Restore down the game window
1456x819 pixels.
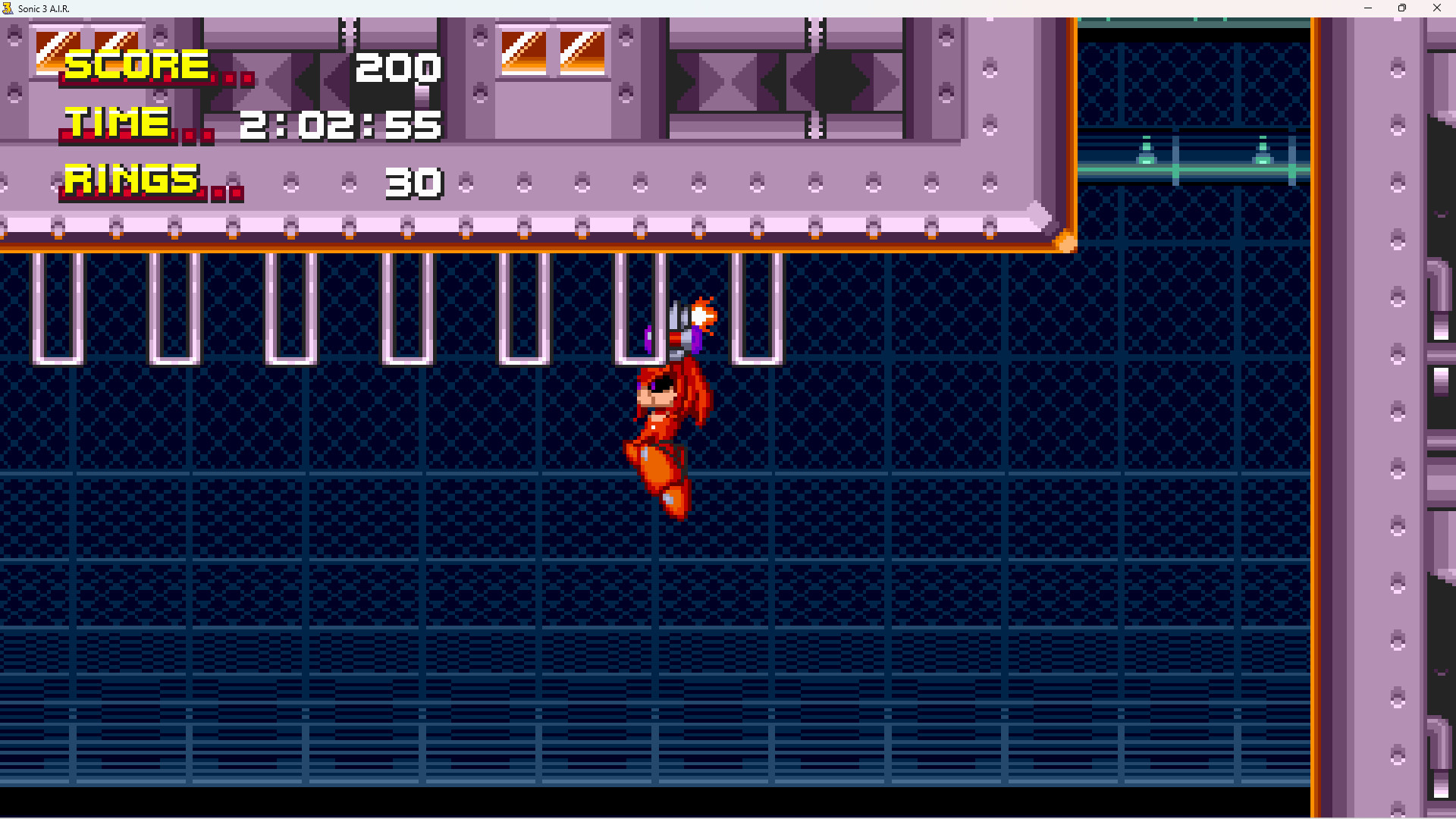tap(1402, 8)
